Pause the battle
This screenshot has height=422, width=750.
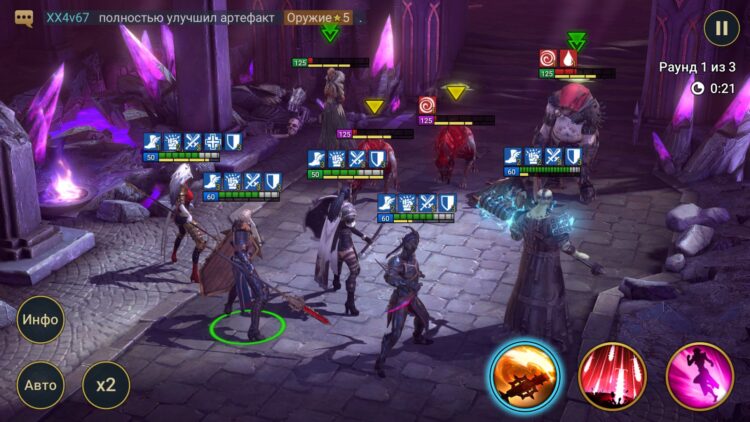tap(721, 27)
